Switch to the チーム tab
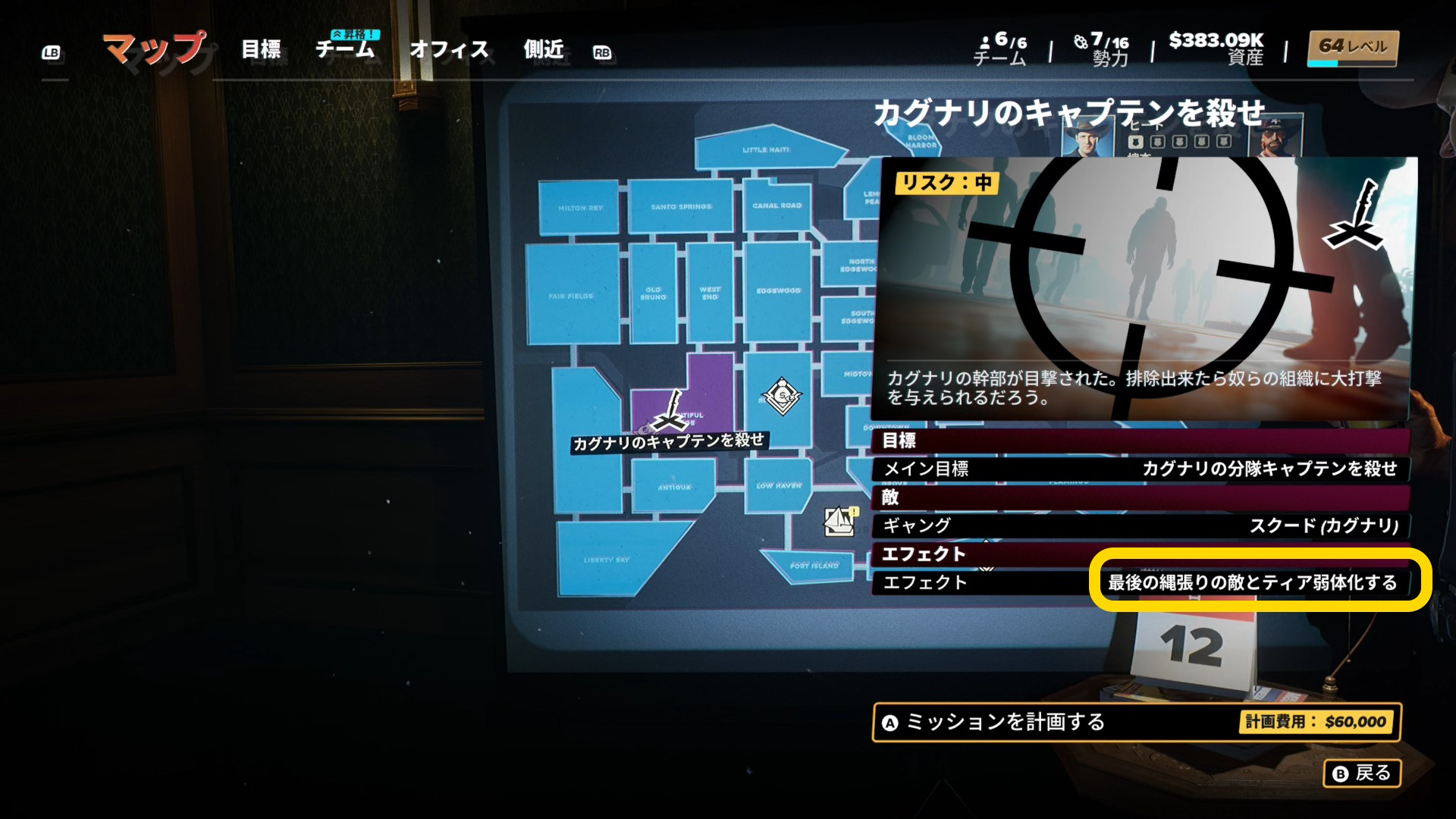The height and width of the screenshot is (819, 1456). [x=345, y=49]
